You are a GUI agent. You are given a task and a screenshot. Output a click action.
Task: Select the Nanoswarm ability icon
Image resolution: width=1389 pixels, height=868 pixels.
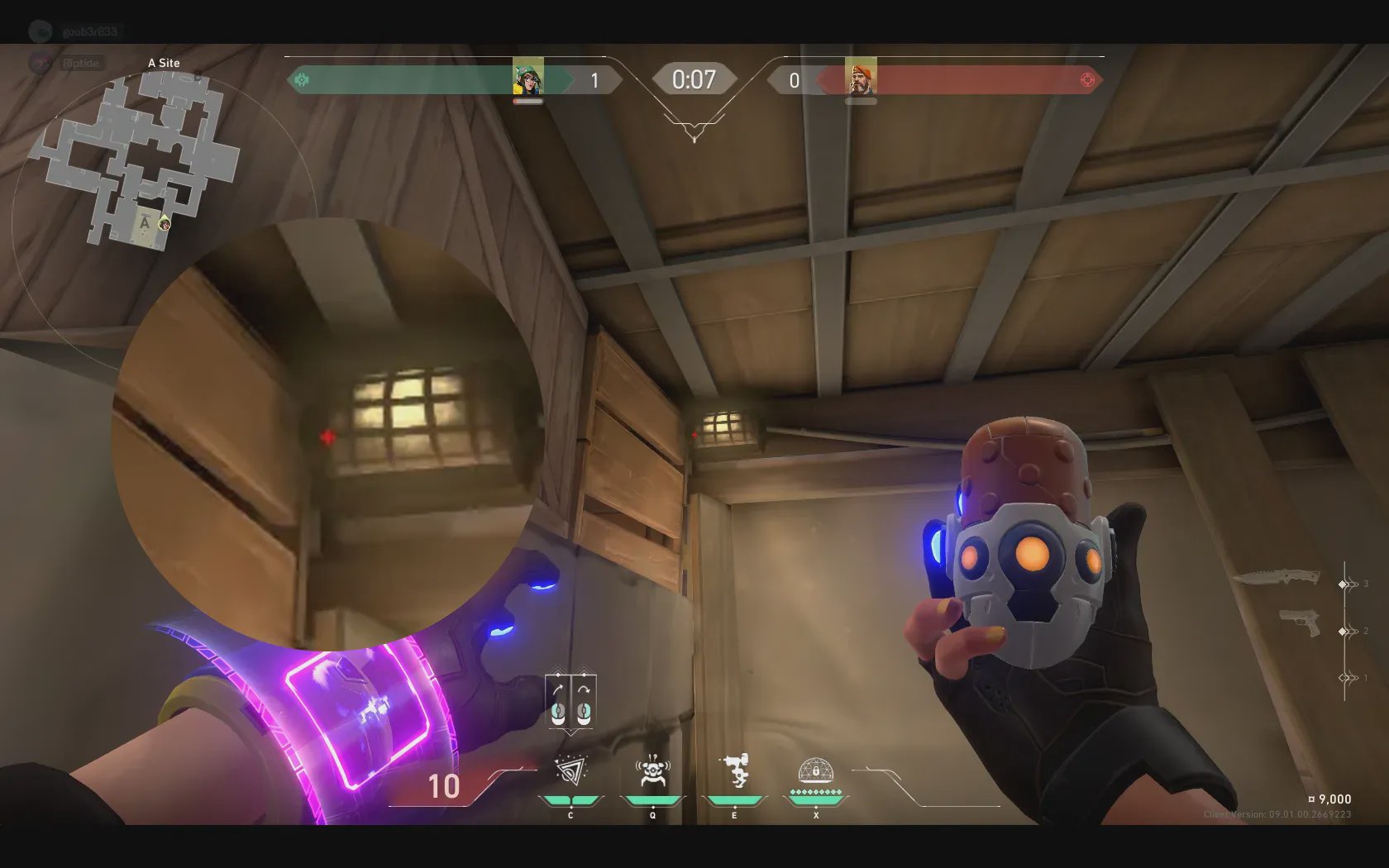click(x=570, y=772)
